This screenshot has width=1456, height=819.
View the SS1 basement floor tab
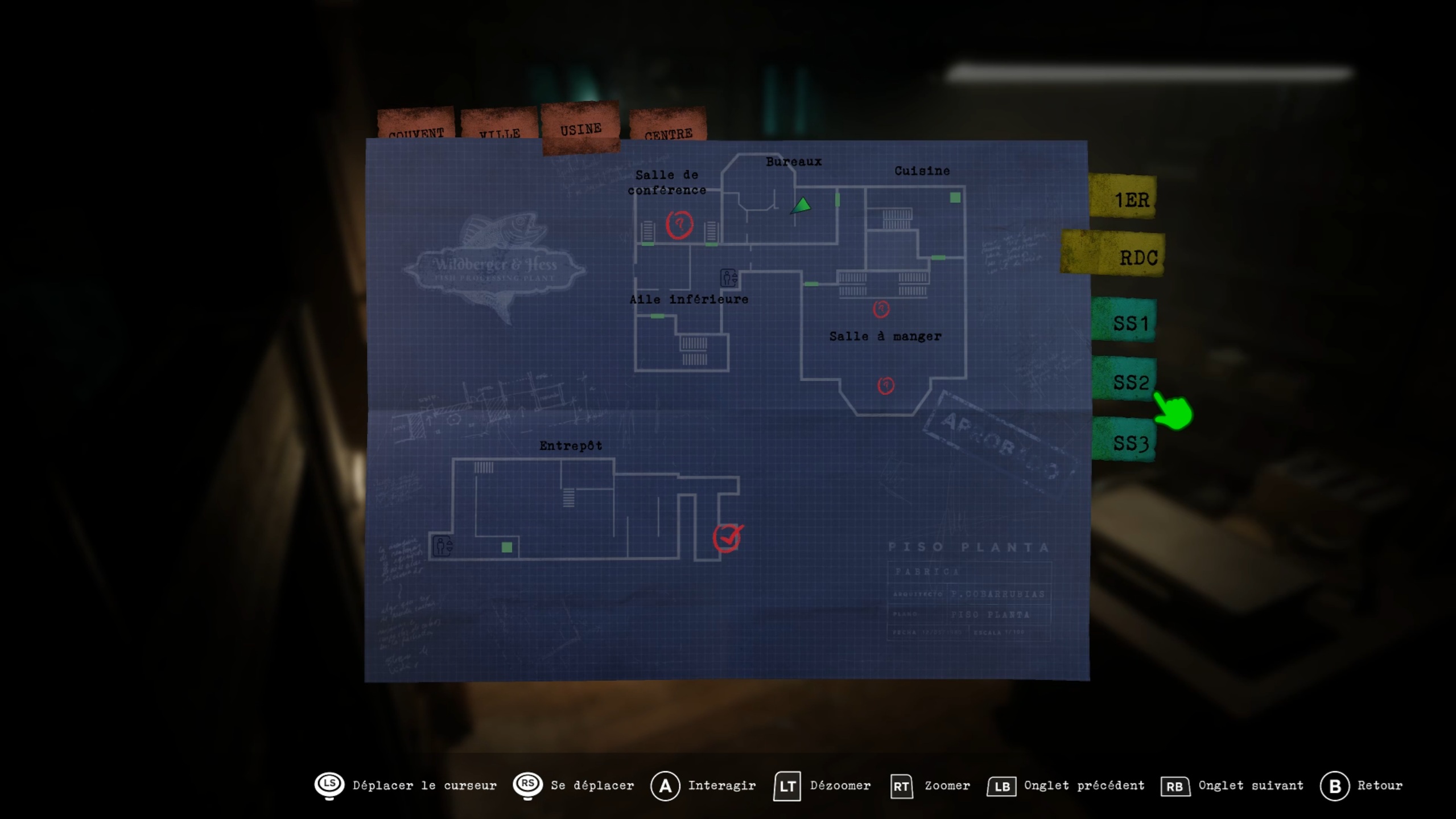click(1125, 322)
